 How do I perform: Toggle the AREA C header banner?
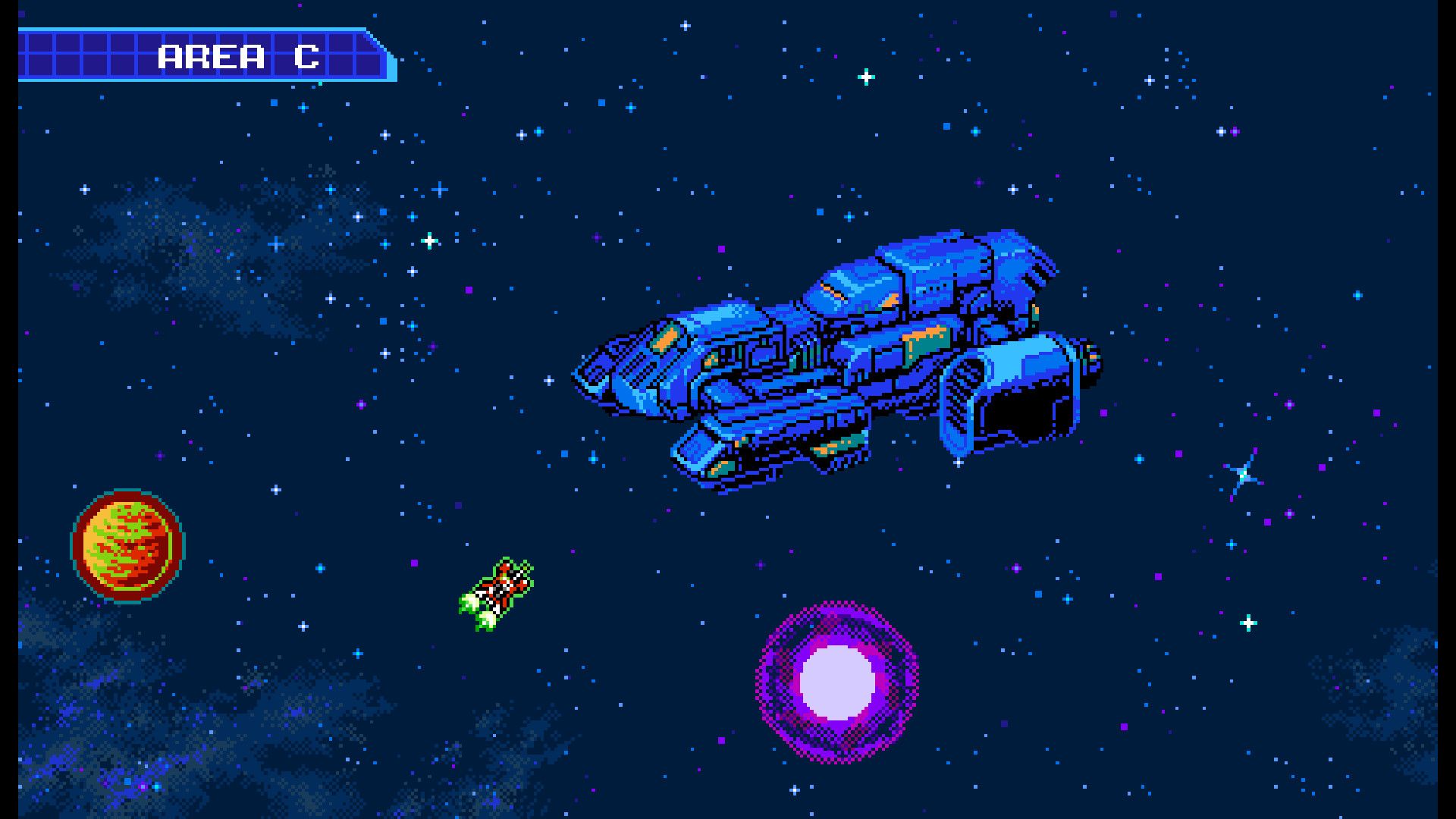click(x=205, y=55)
